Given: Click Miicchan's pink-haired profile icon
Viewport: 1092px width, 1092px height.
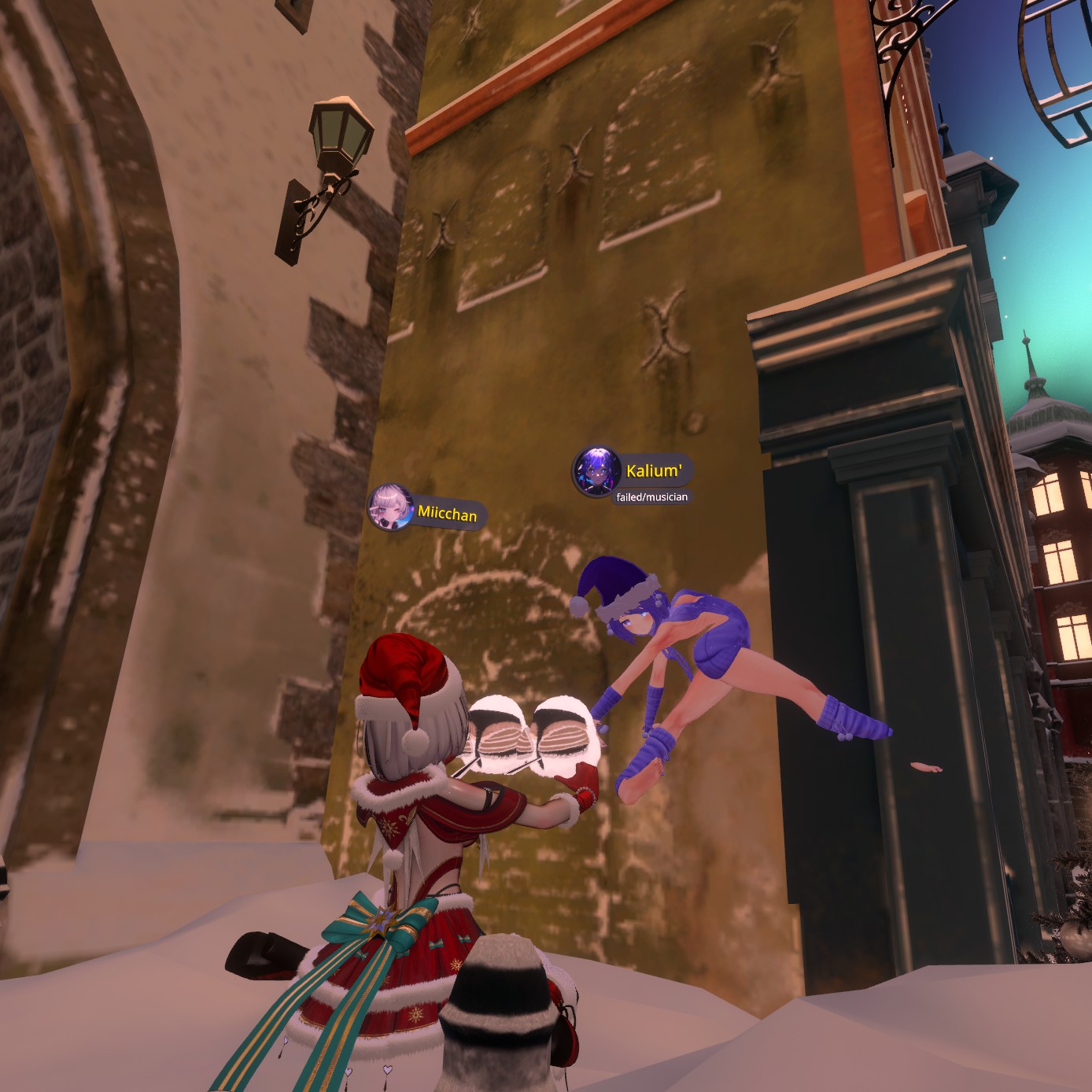Looking at the screenshot, I should 390,507.
